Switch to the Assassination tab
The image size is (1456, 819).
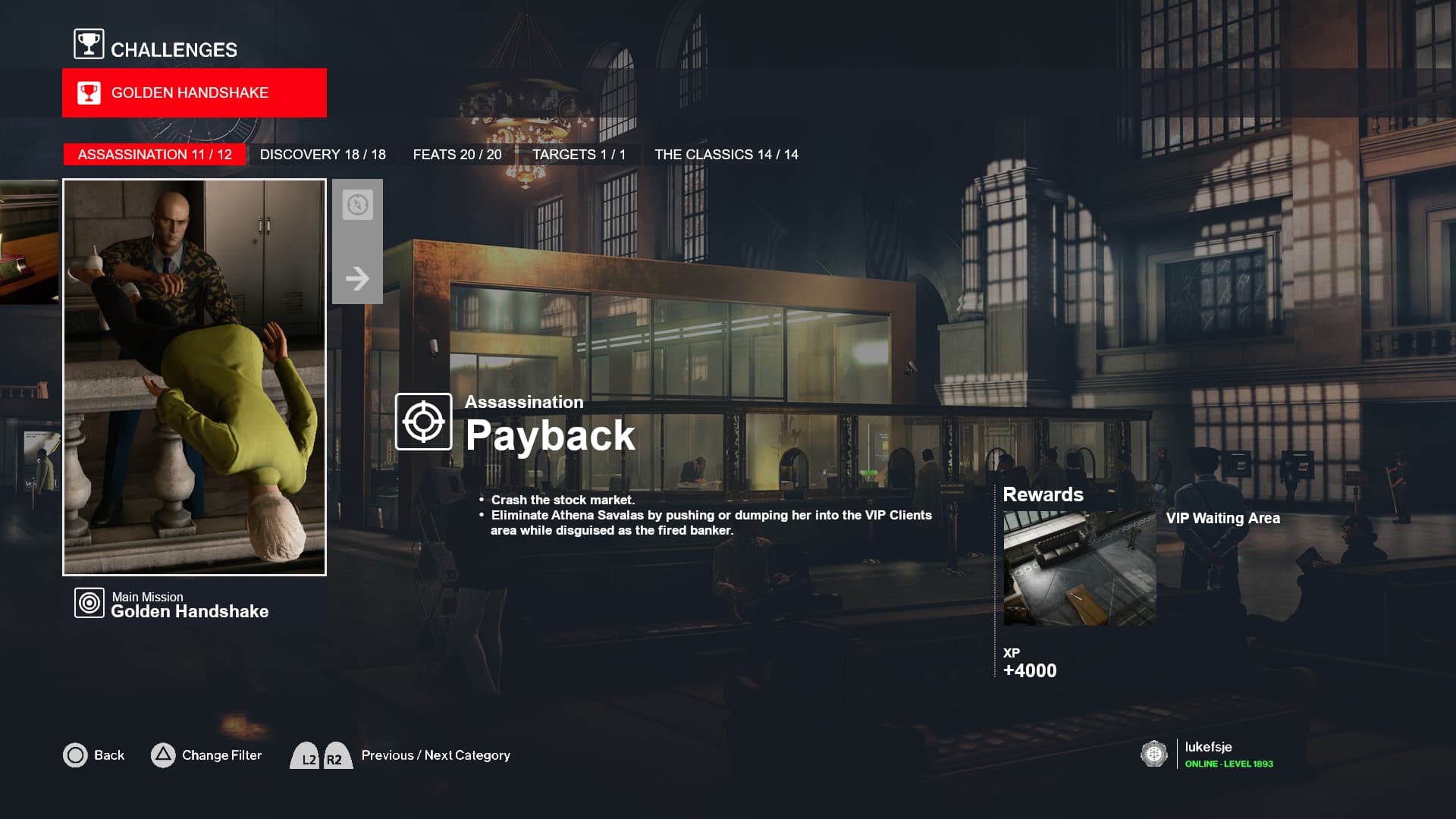click(155, 155)
